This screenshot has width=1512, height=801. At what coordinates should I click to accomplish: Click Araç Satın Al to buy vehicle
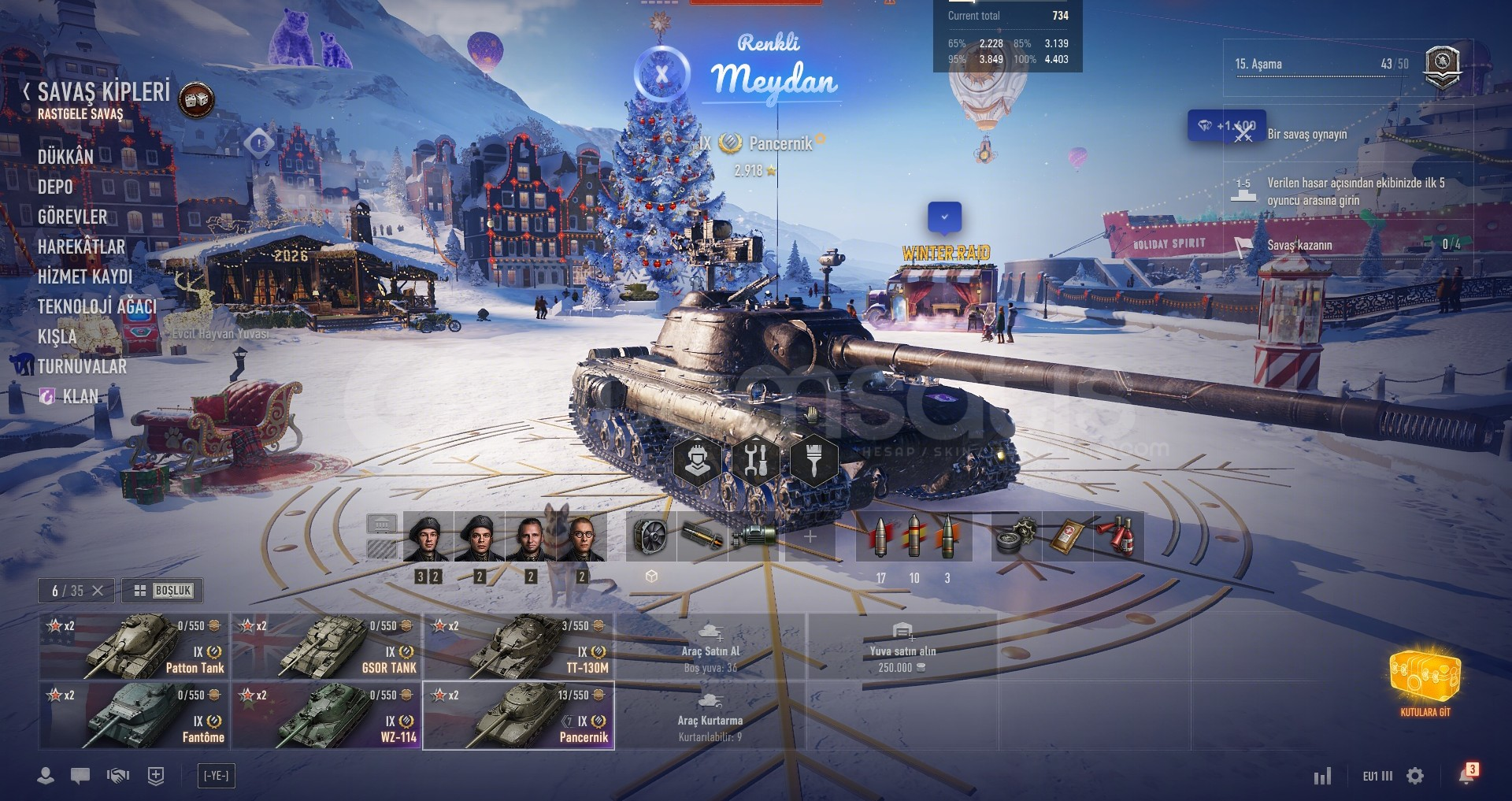(x=710, y=648)
